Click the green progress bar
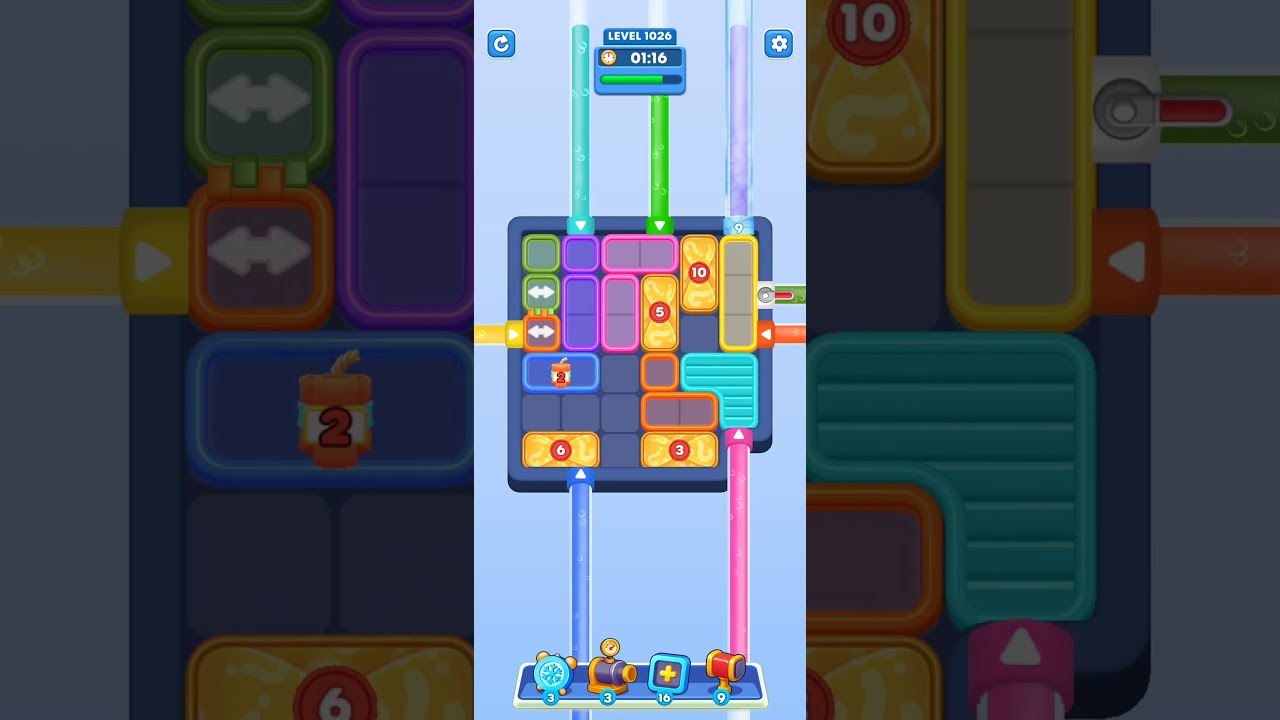Screen dimensions: 1280x720 (639, 78)
